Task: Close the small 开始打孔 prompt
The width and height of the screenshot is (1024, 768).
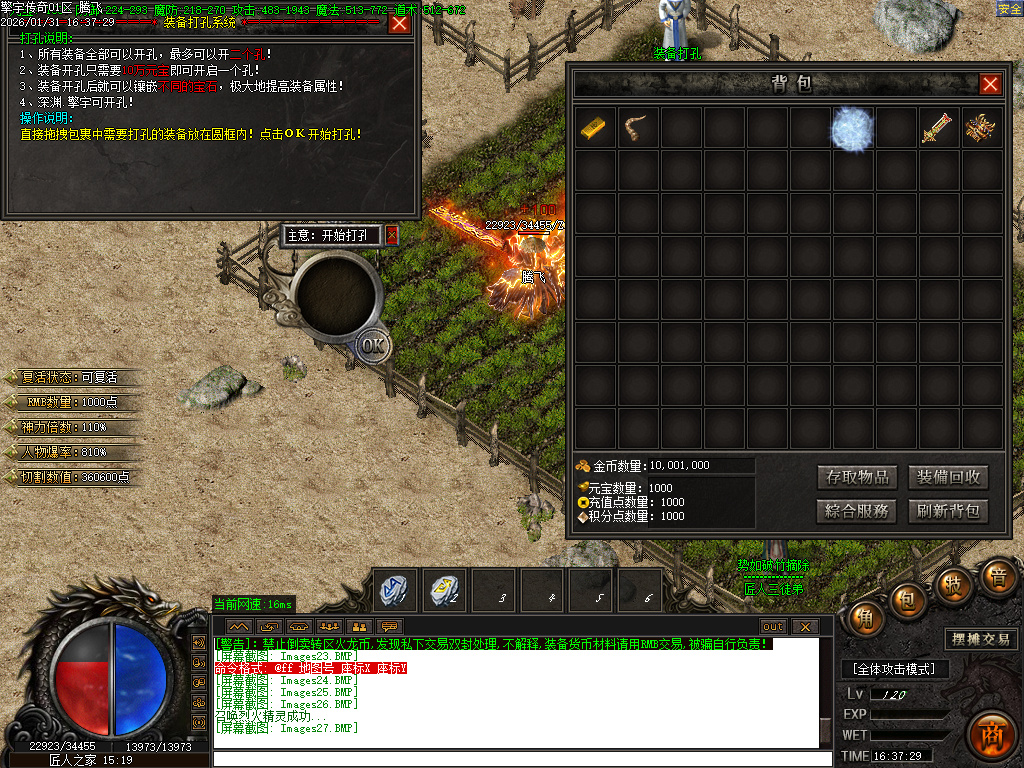Action: click(392, 235)
